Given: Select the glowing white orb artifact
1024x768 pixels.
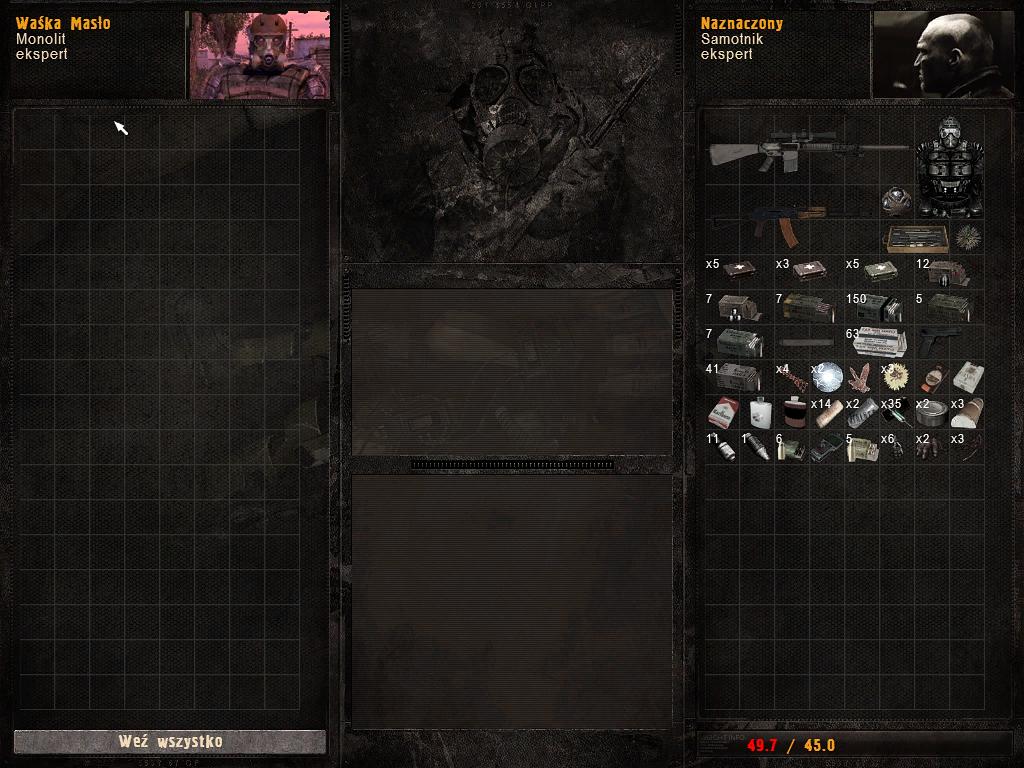Looking at the screenshot, I should [826, 376].
